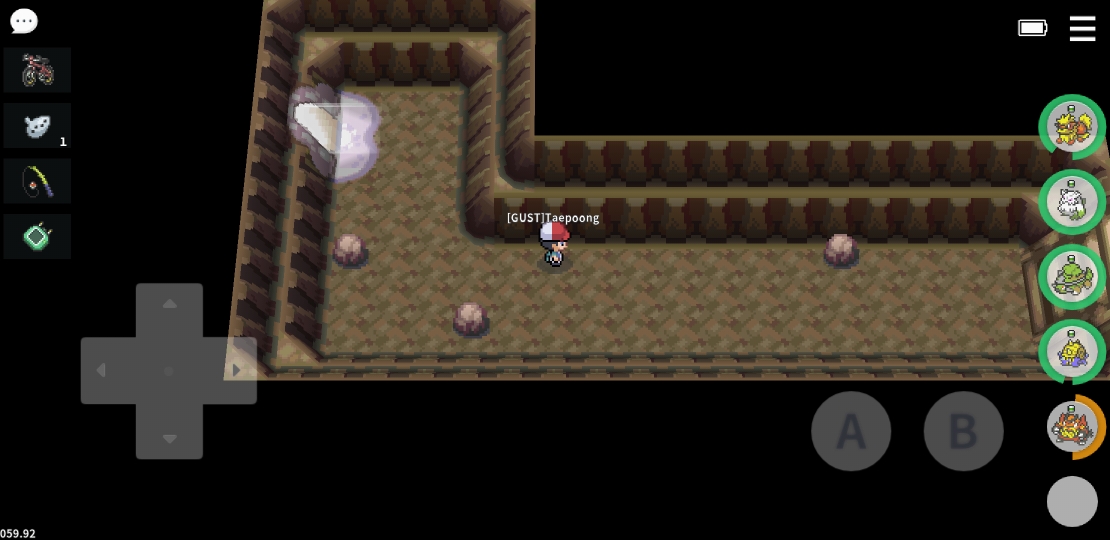Image resolution: width=1110 pixels, height=540 pixels.
Task: Tap the A action button
Action: pyautogui.click(x=850, y=431)
